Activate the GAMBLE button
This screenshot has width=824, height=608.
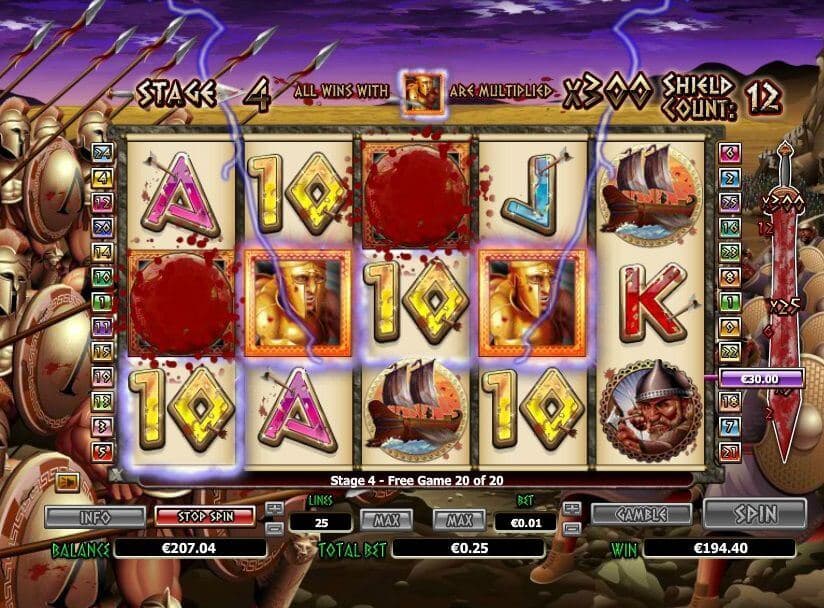pos(641,513)
